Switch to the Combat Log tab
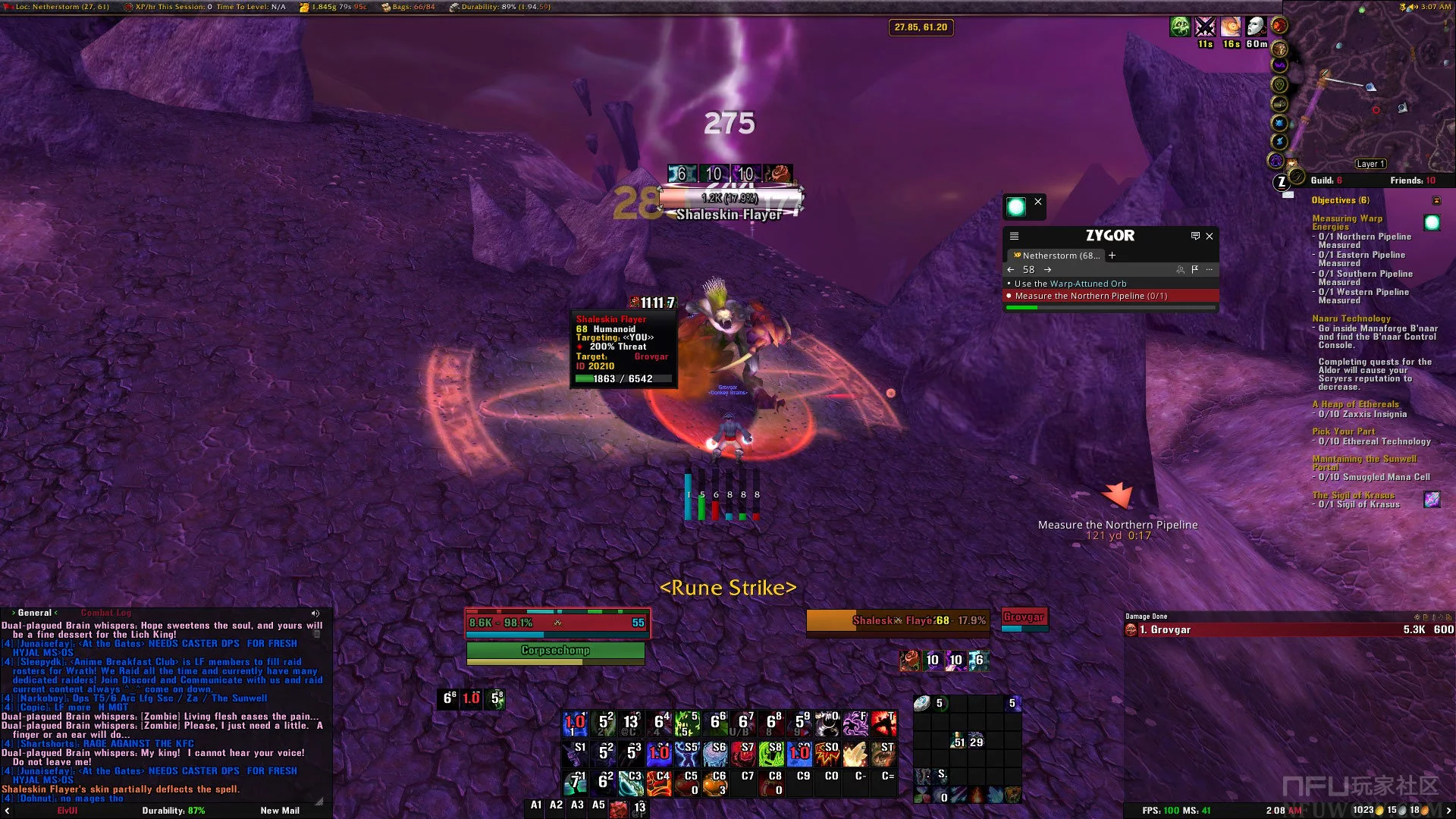 tap(106, 613)
